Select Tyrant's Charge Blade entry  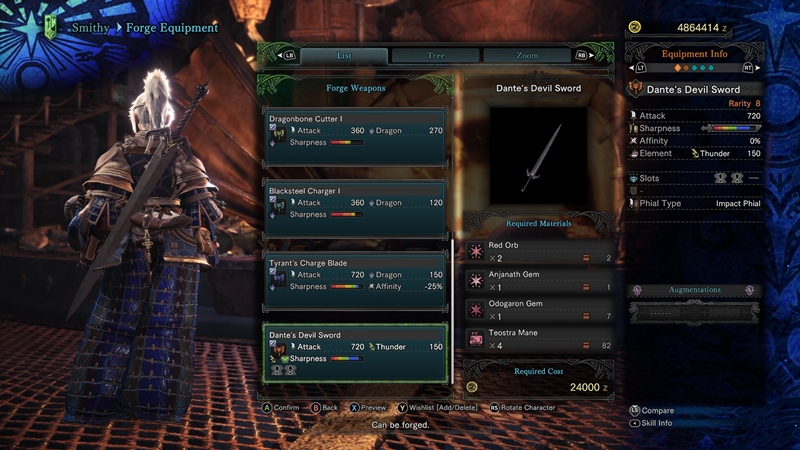[355, 275]
